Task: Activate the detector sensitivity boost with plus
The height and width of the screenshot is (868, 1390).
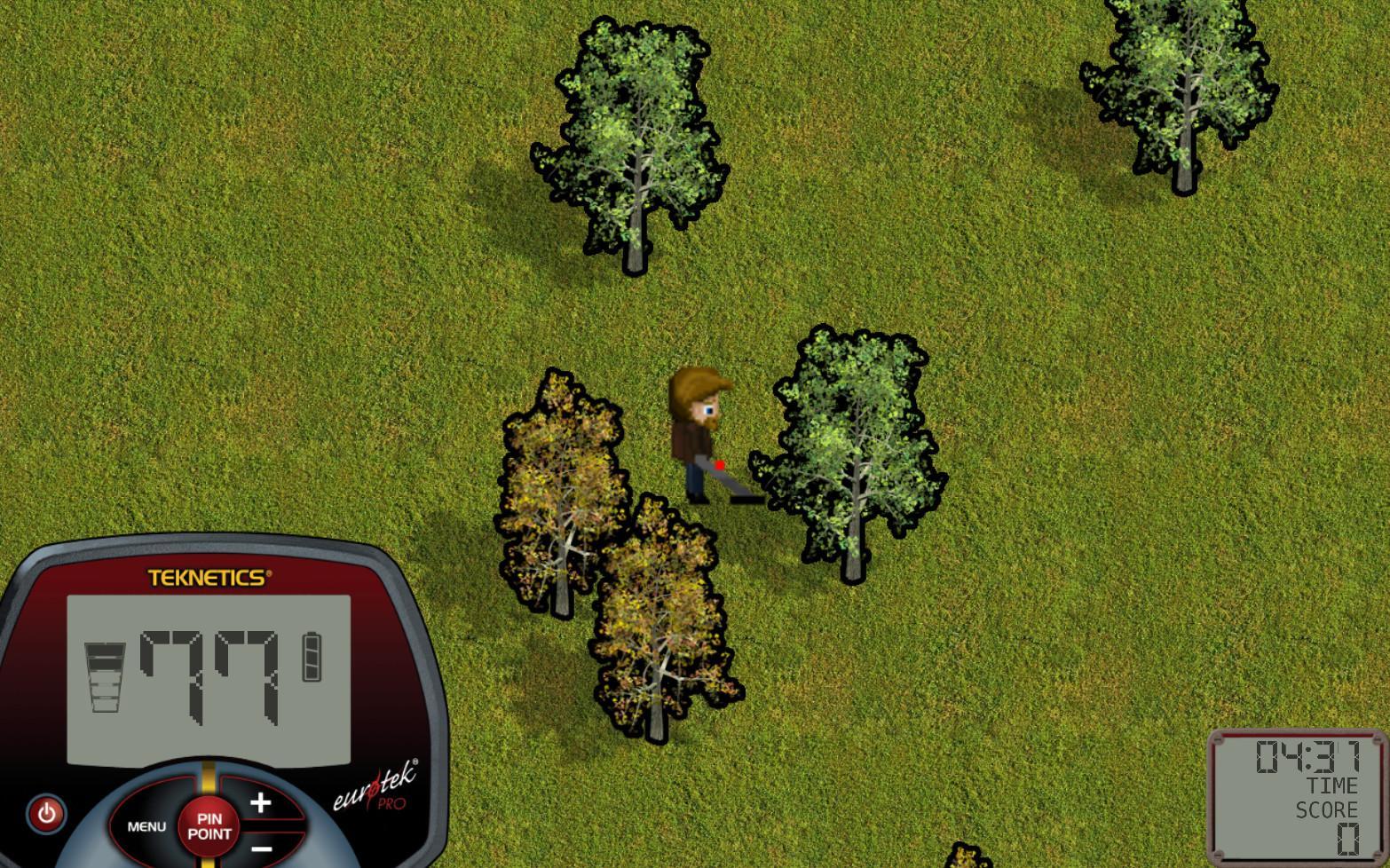Action: (261, 804)
